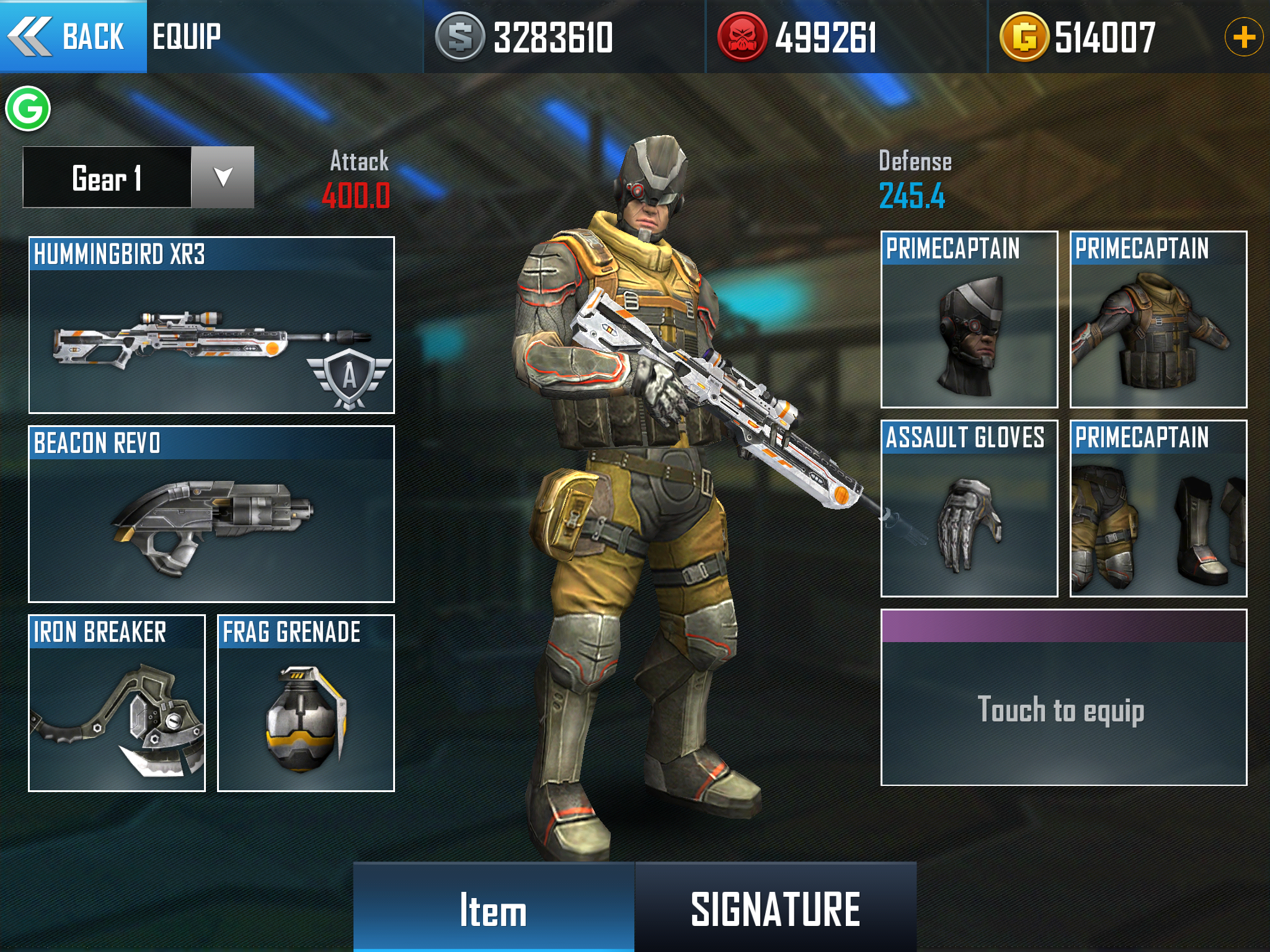Open the Iron Breaker melee weapon slot
This screenshot has width=1270, height=952.
click(117, 703)
